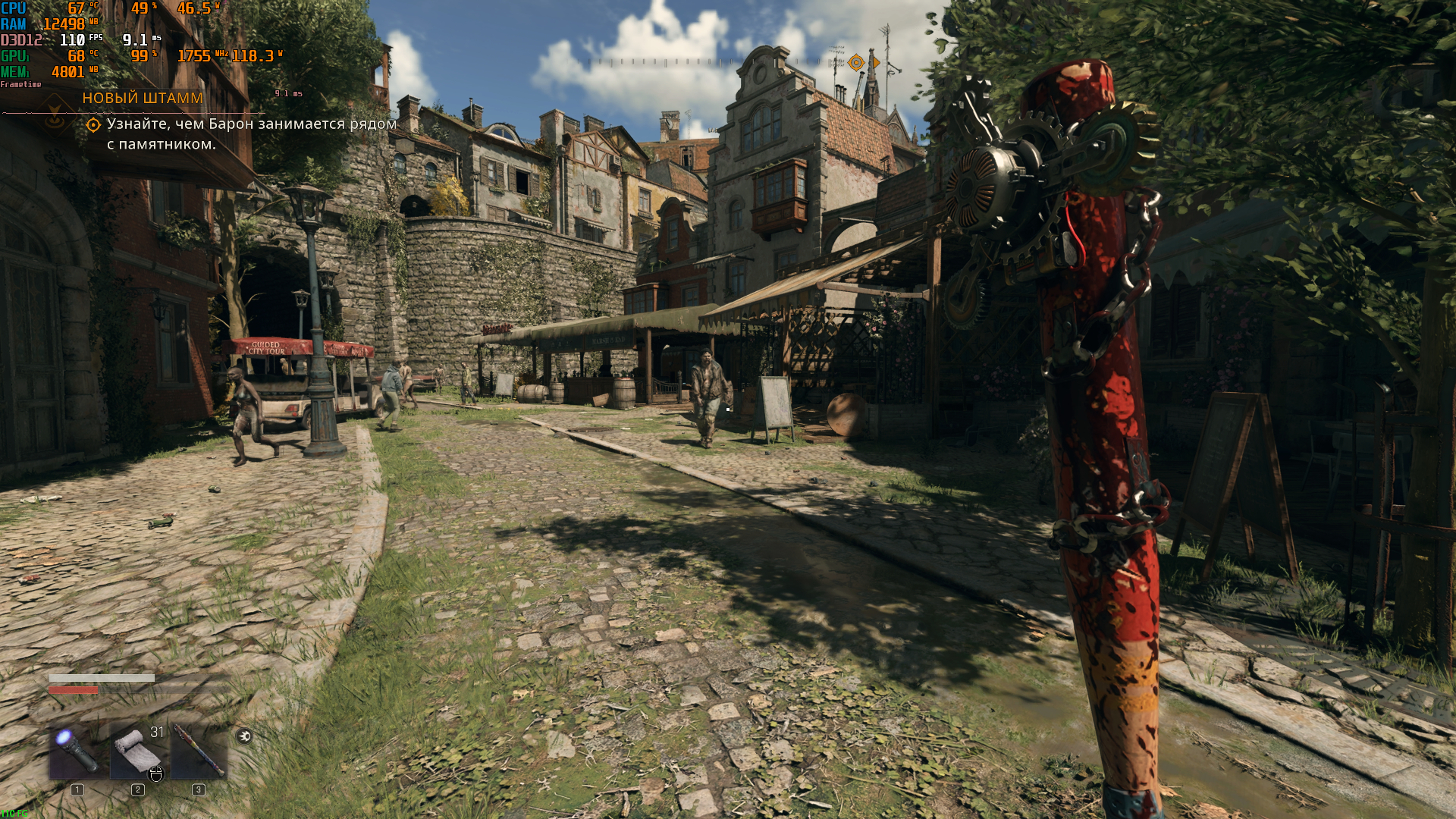Select the bandage roll slot
1456x819 pixels.
point(138,750)
